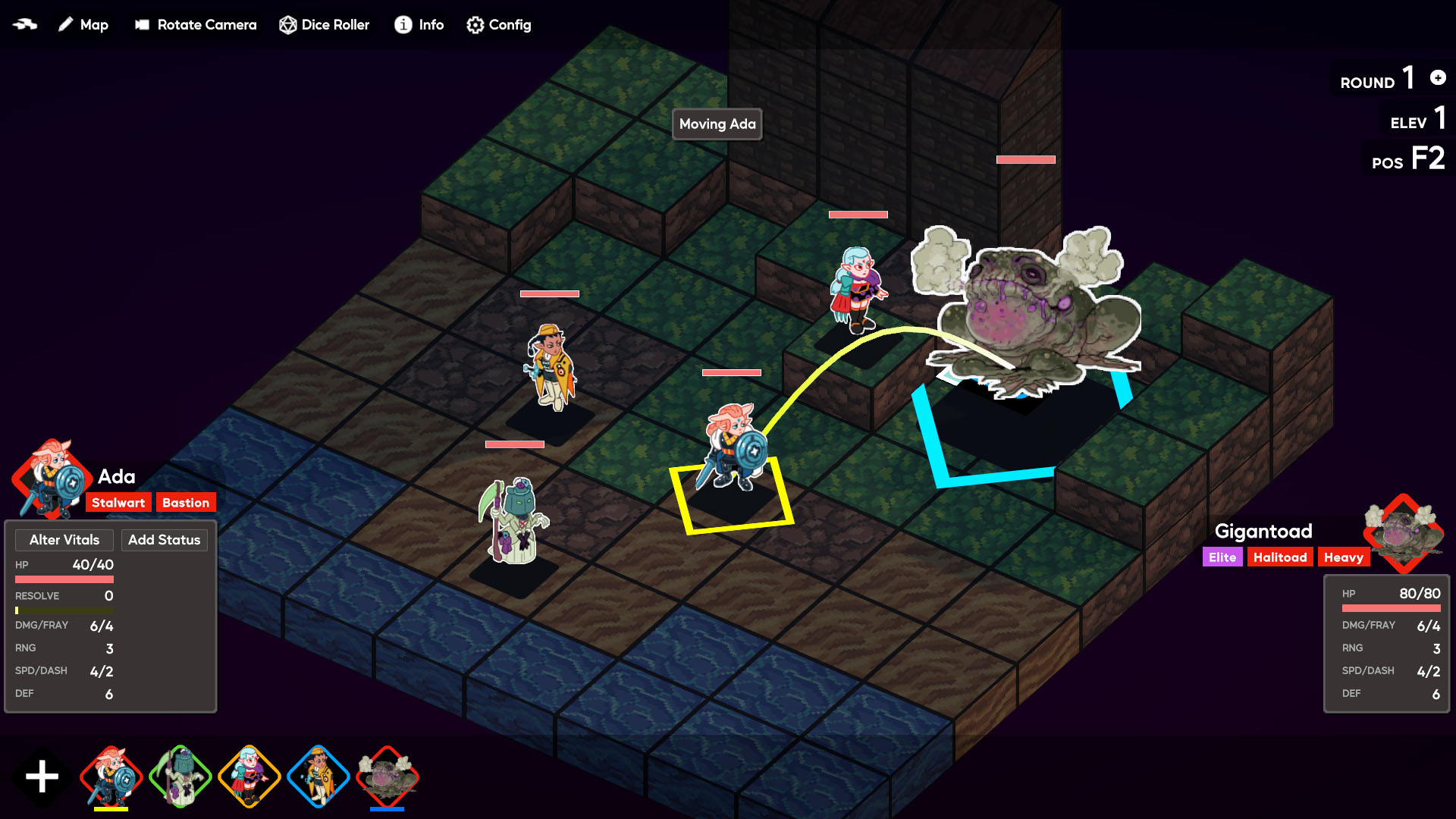Select the green-framed reaper portrait
The height and width of the screenshot is (819, 1456).
[180, 777]
